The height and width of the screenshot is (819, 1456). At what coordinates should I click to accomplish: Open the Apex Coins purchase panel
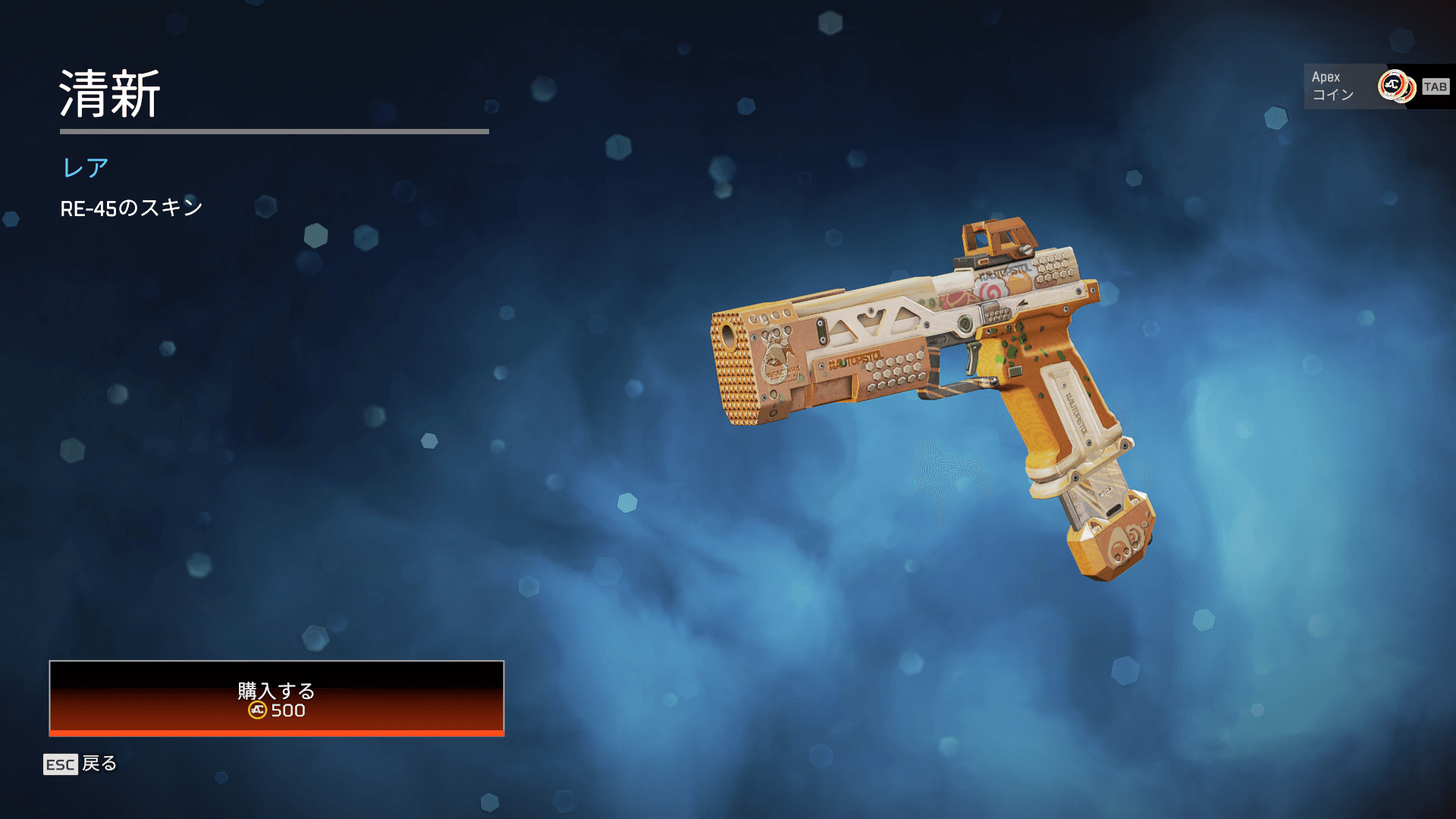[x=1376, y=86]
